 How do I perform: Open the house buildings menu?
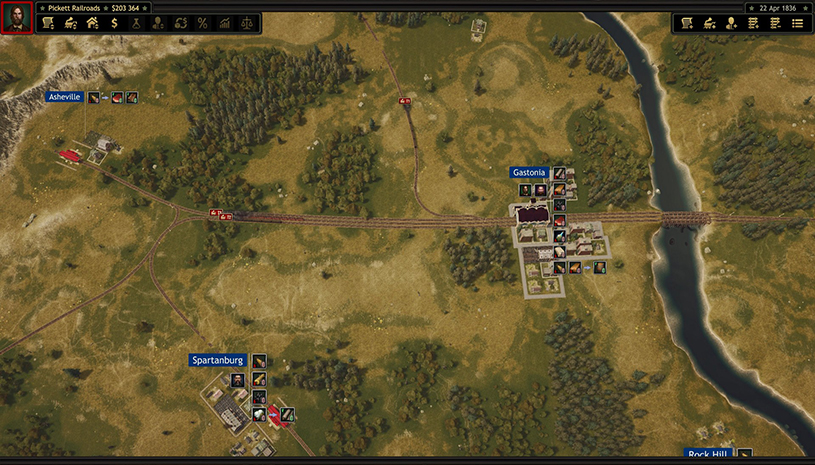(x=92, y=23)
